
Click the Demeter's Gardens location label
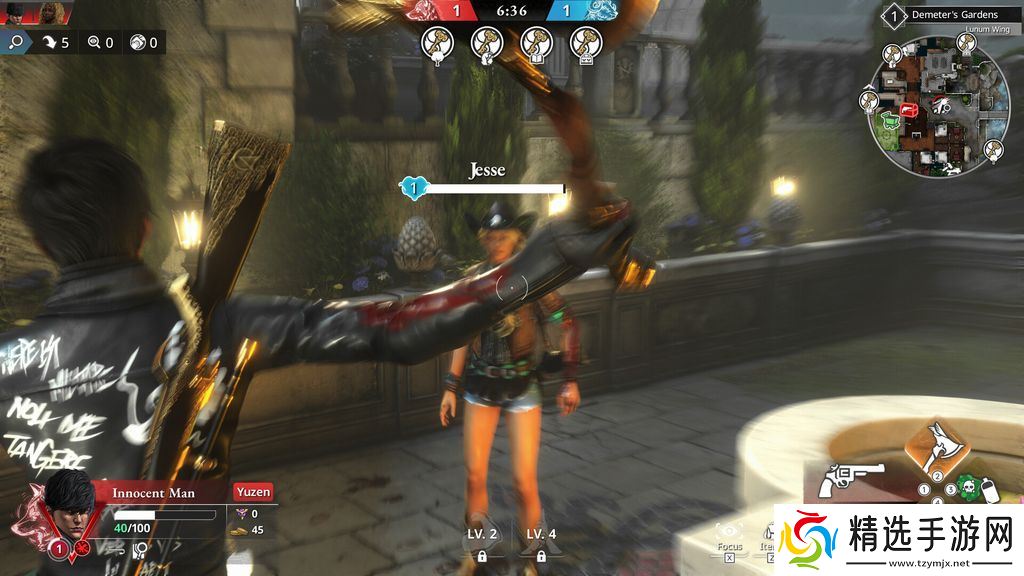click(x=954, y=15)
